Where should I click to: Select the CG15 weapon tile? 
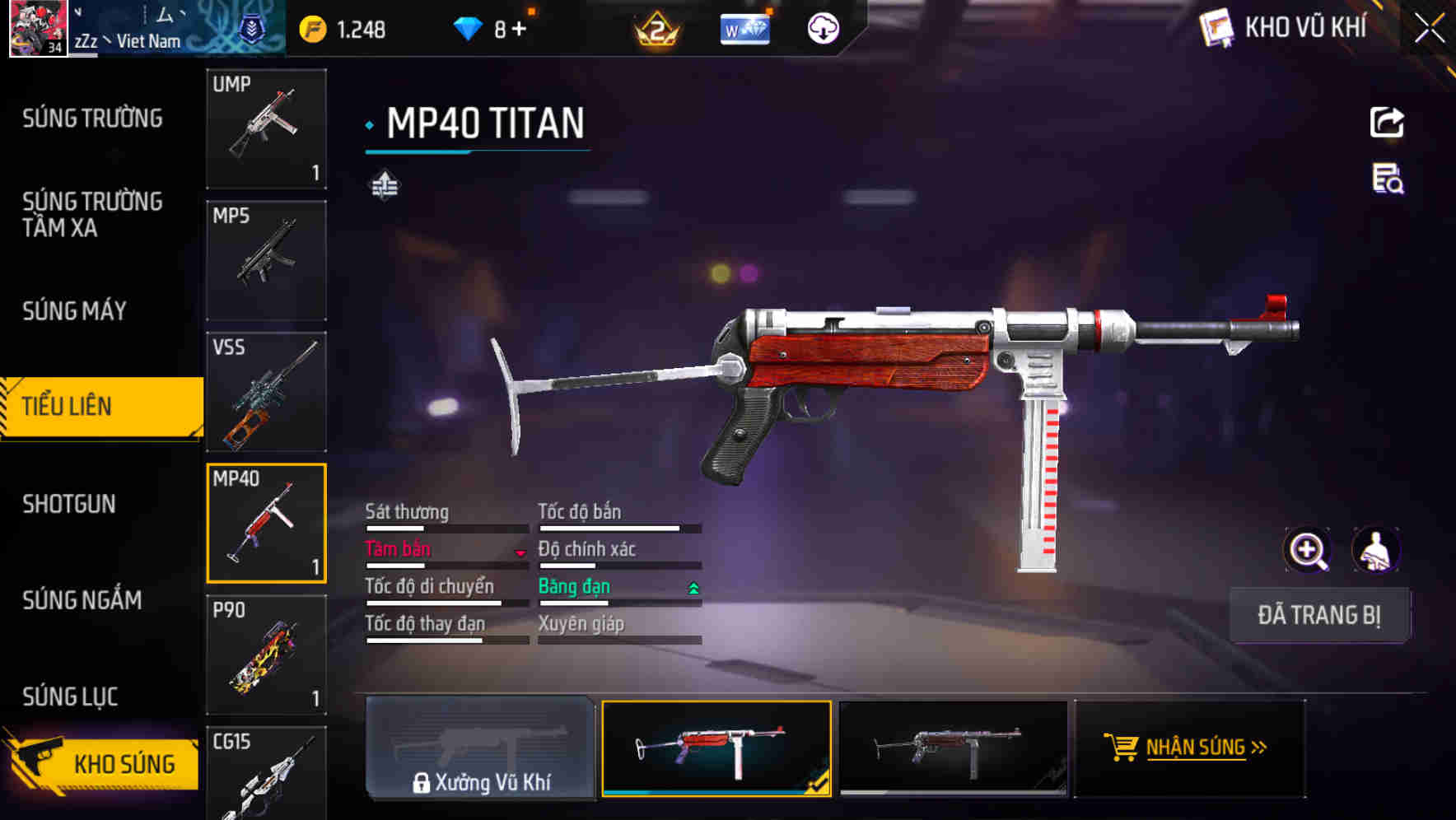[x=266, y=774]
